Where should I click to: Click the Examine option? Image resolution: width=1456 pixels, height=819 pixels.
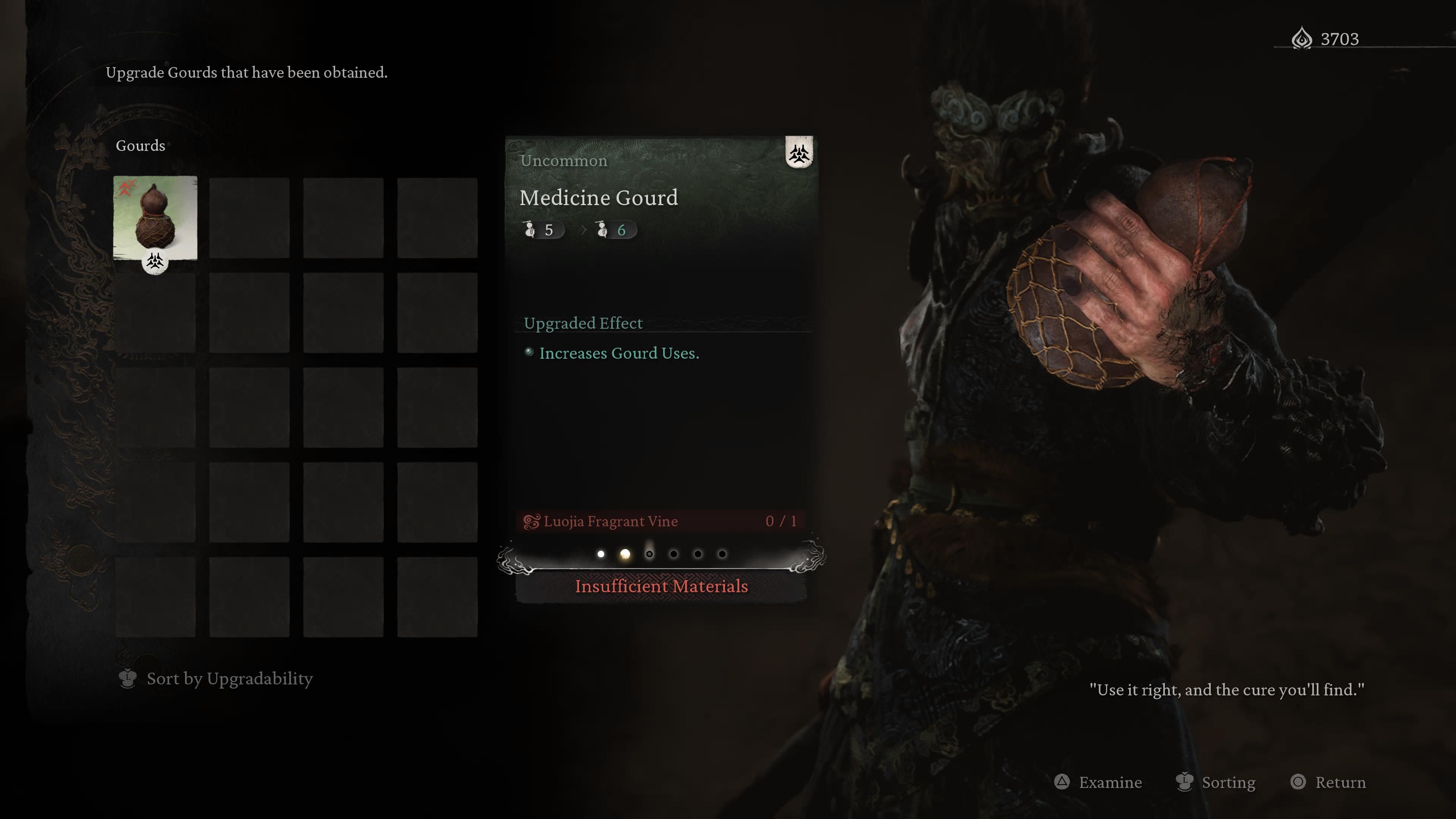click(x=1098, y=782)
